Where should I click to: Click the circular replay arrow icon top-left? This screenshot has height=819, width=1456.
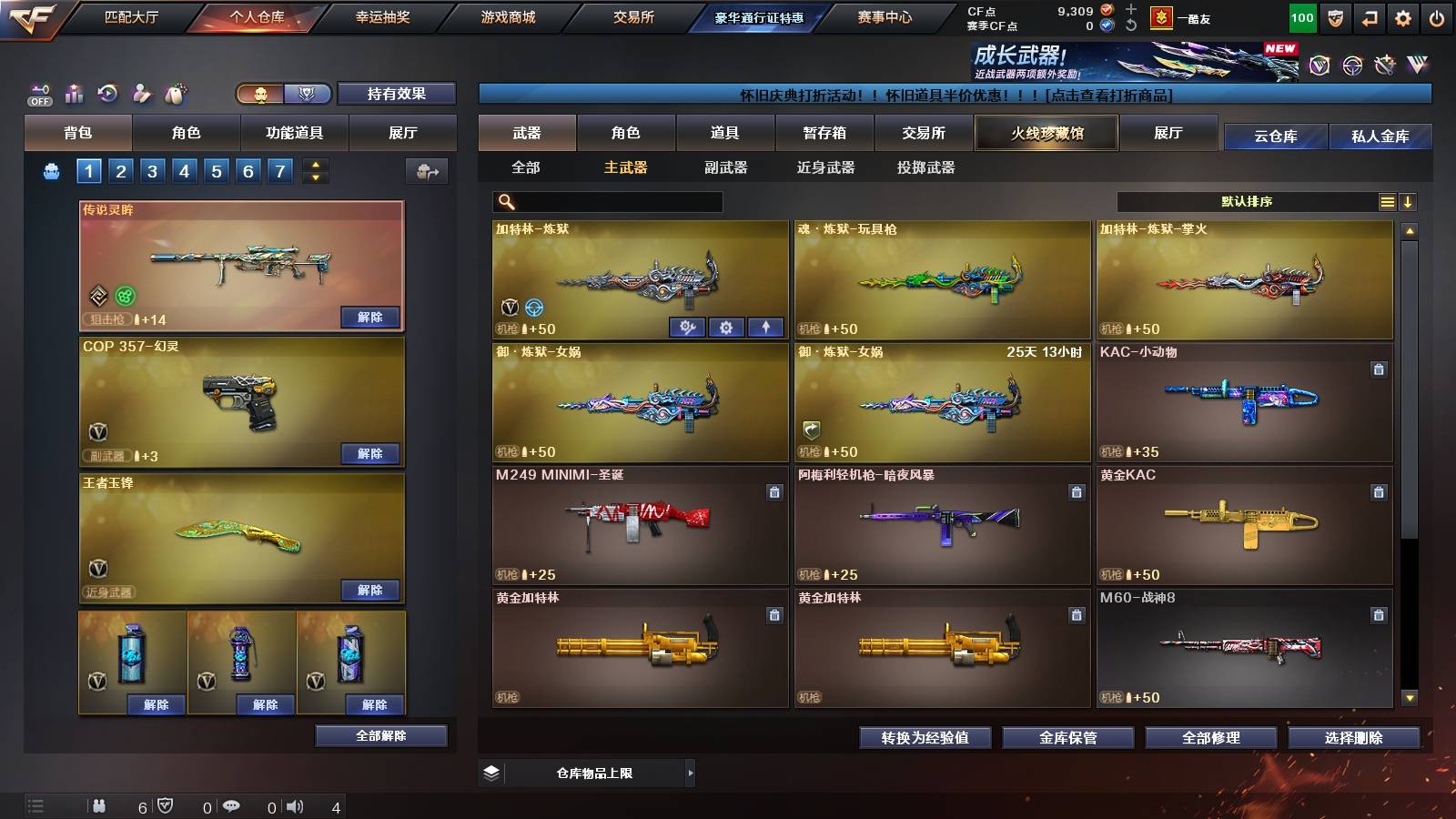pos(109,91)
